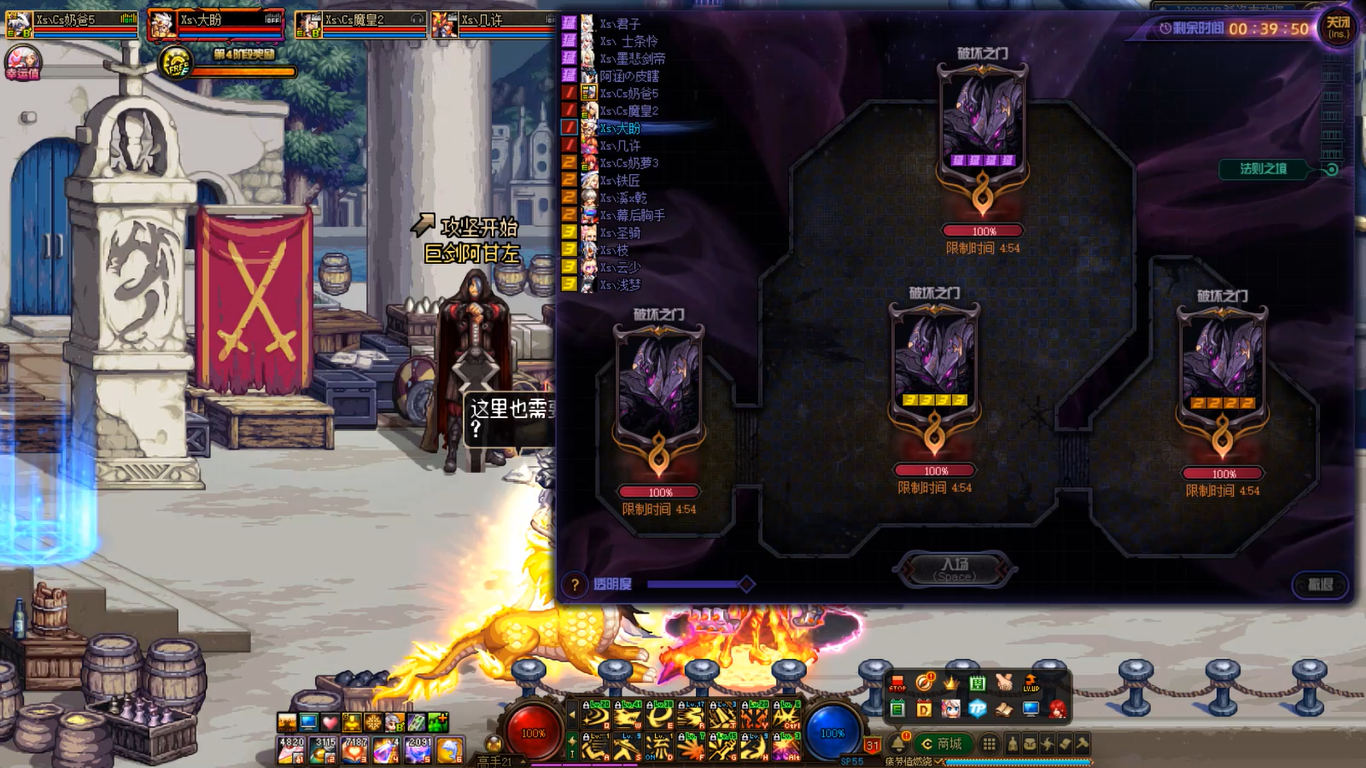Open the LV.UP arrow icon
Screen dimensions: 1366x768
tap(1030, 684)
